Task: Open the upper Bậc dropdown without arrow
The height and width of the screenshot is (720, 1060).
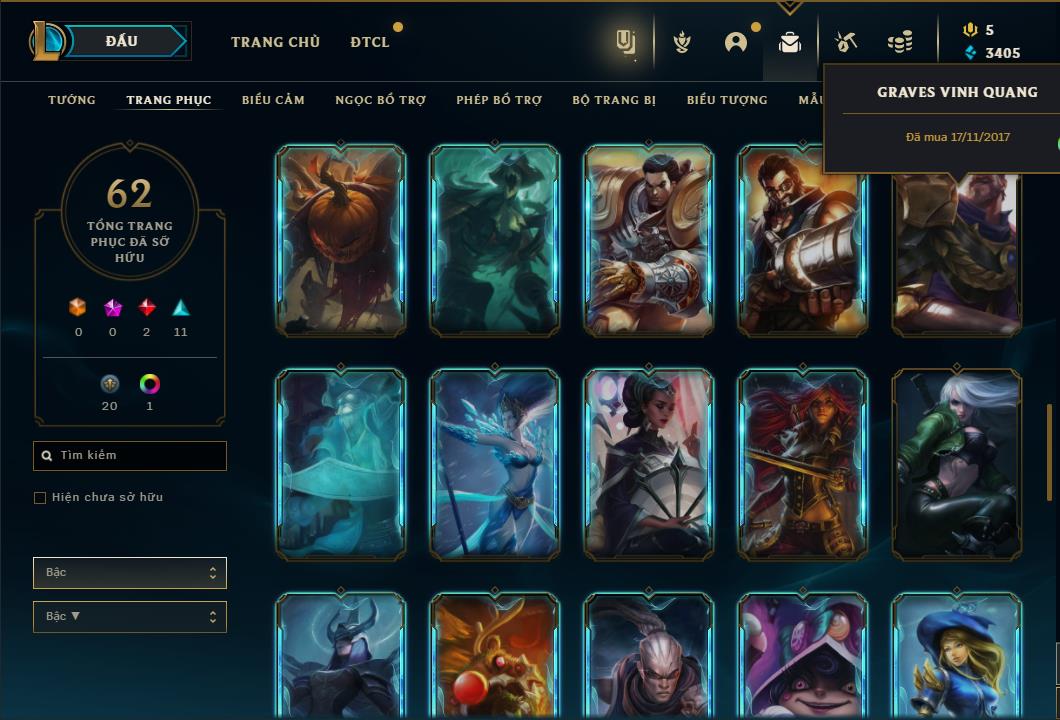Action: 130,573
